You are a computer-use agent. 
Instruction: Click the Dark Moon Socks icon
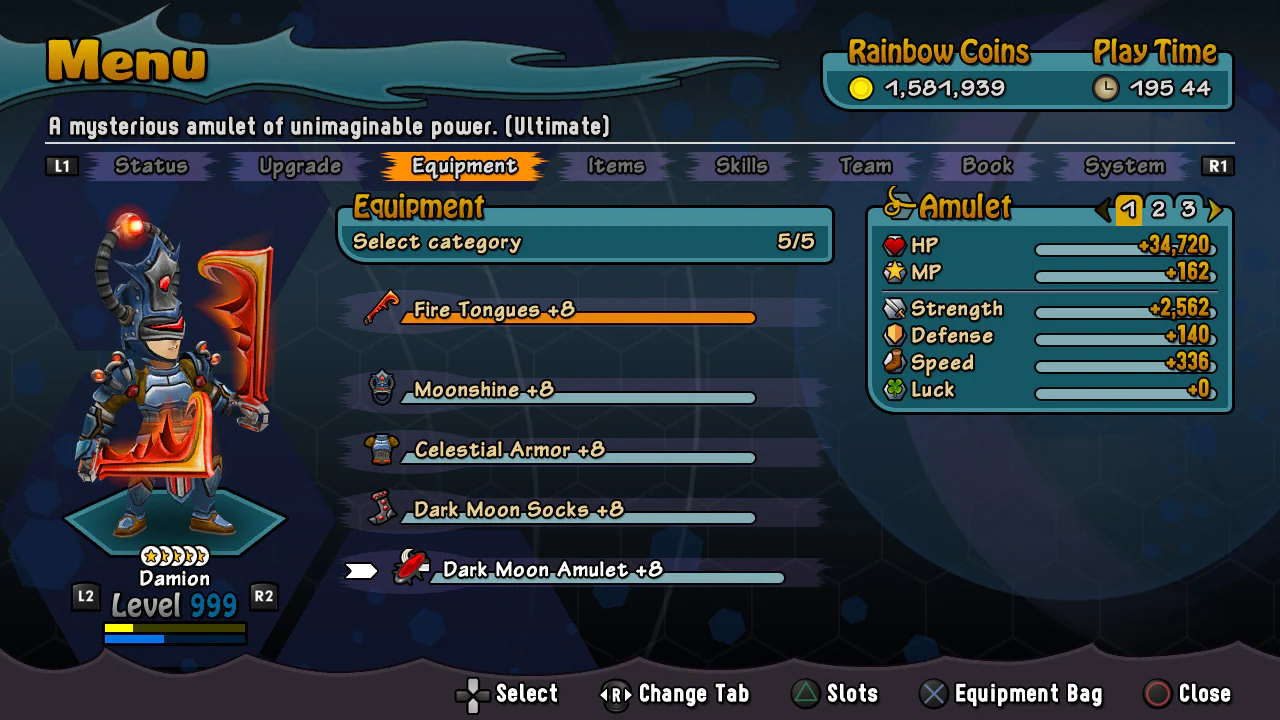click(383, 509)
